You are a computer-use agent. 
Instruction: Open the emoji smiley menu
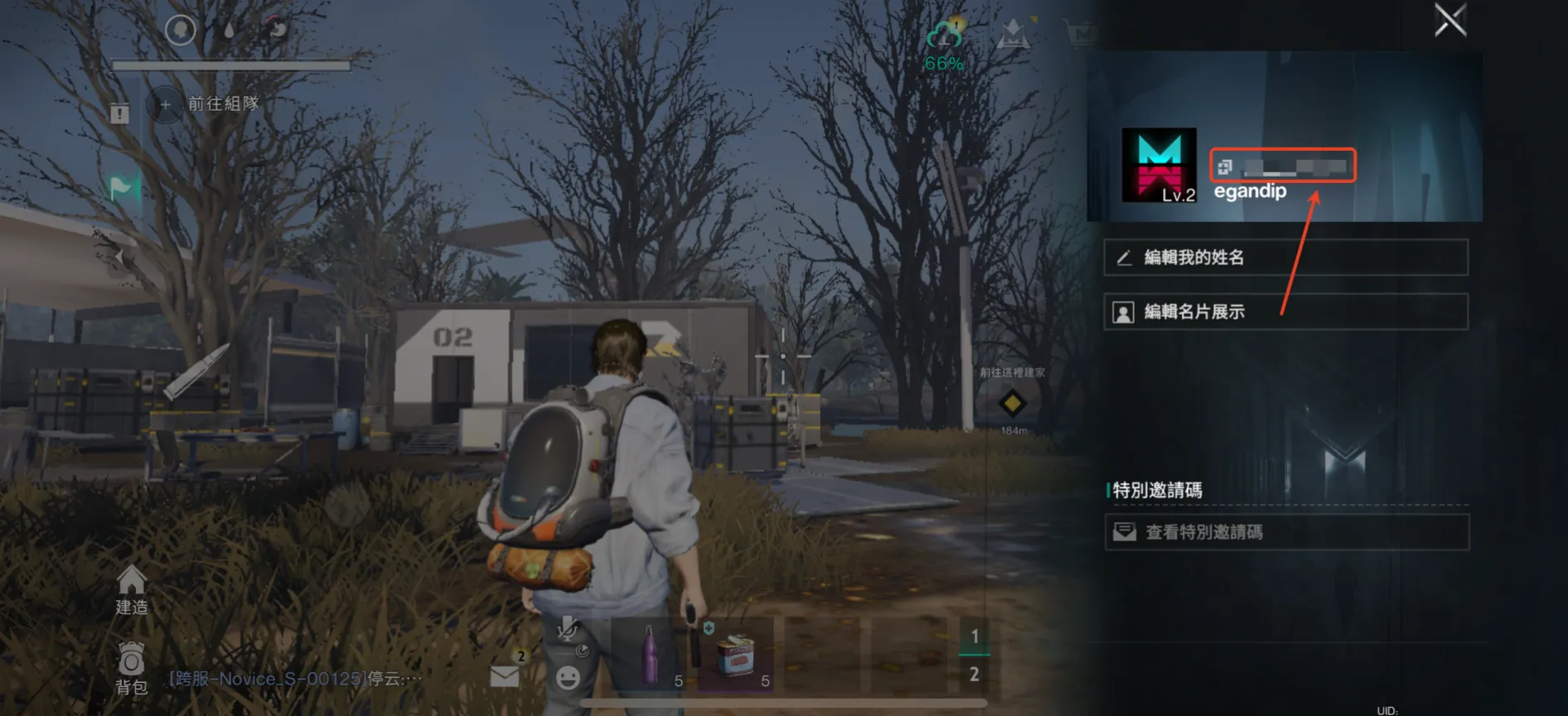click(568, 678)
